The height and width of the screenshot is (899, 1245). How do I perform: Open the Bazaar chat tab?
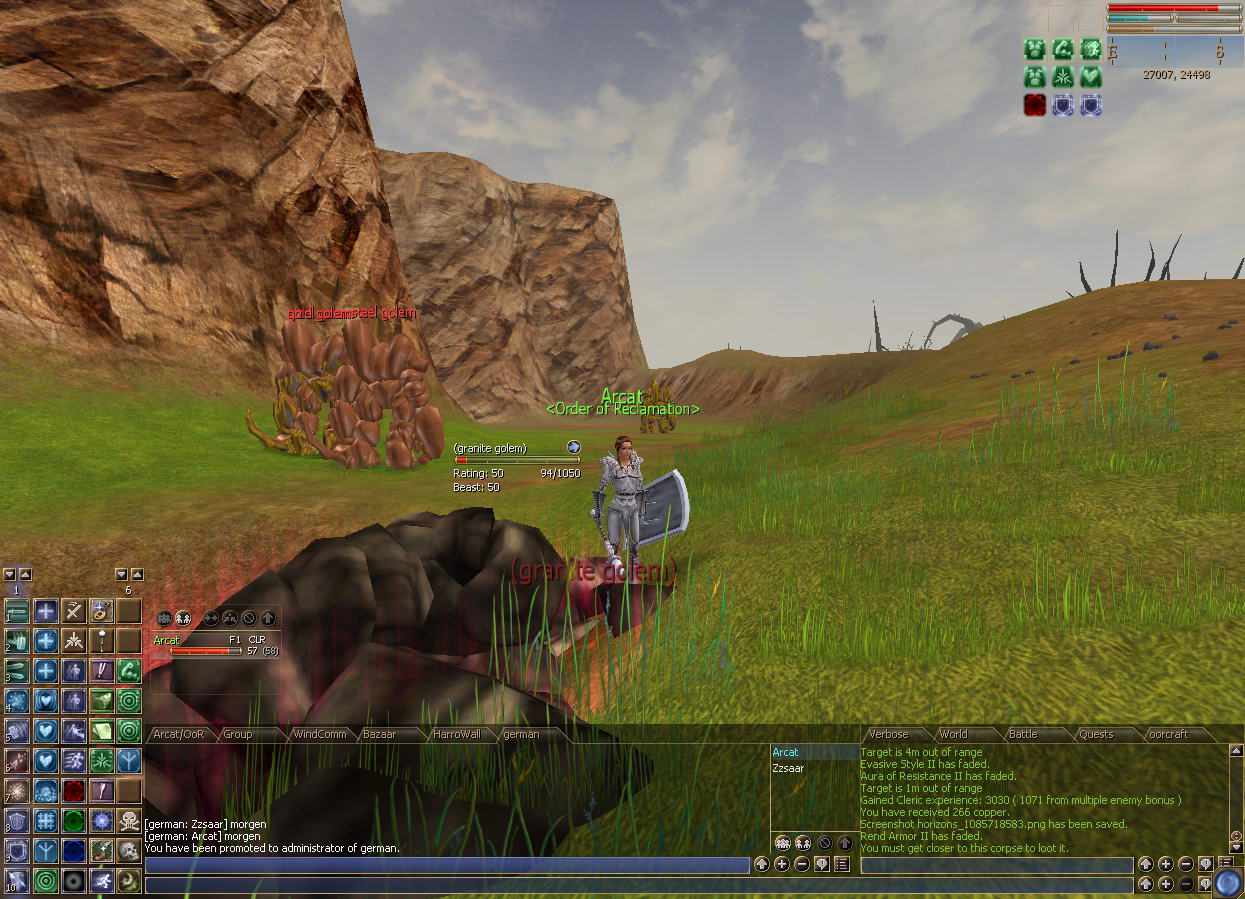pyautogui.click(x=380, y=734)
